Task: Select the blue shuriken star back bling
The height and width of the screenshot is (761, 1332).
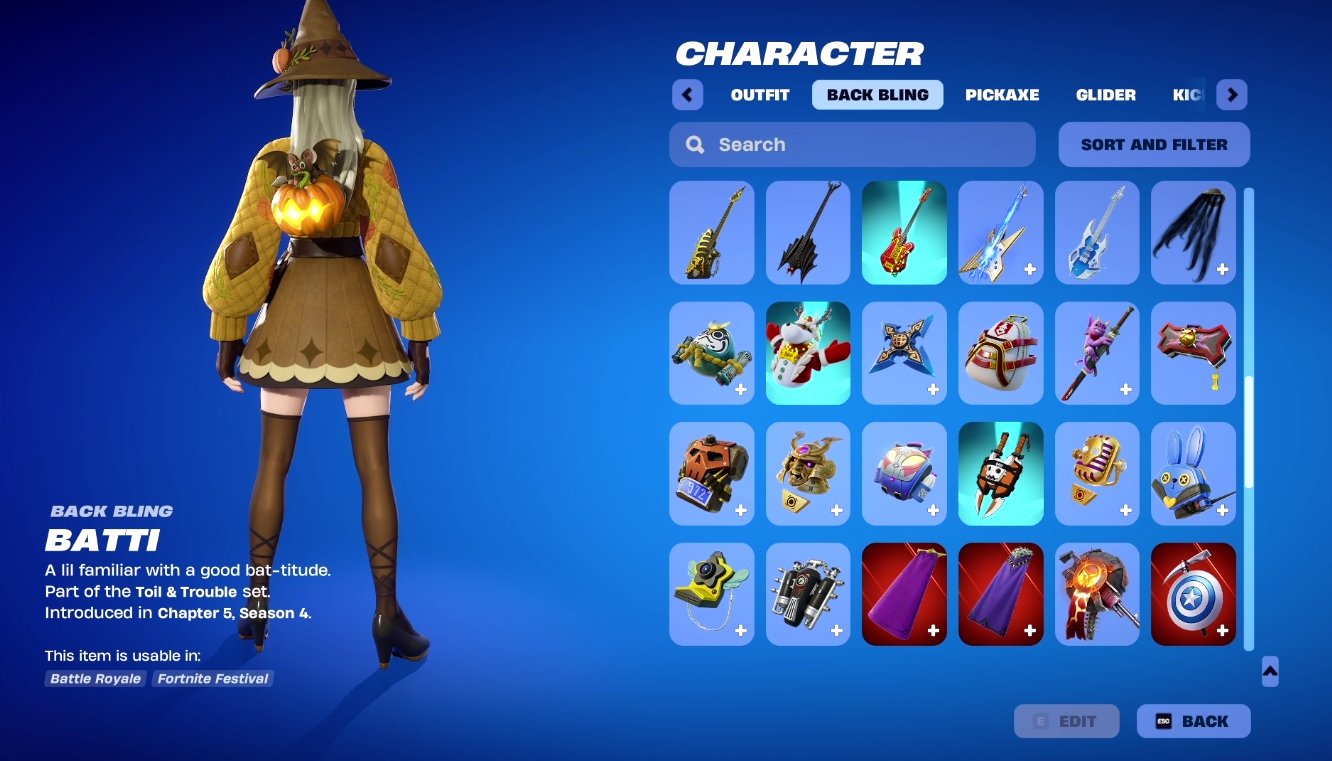Action: pyautogui.click(x=904, y=352)
